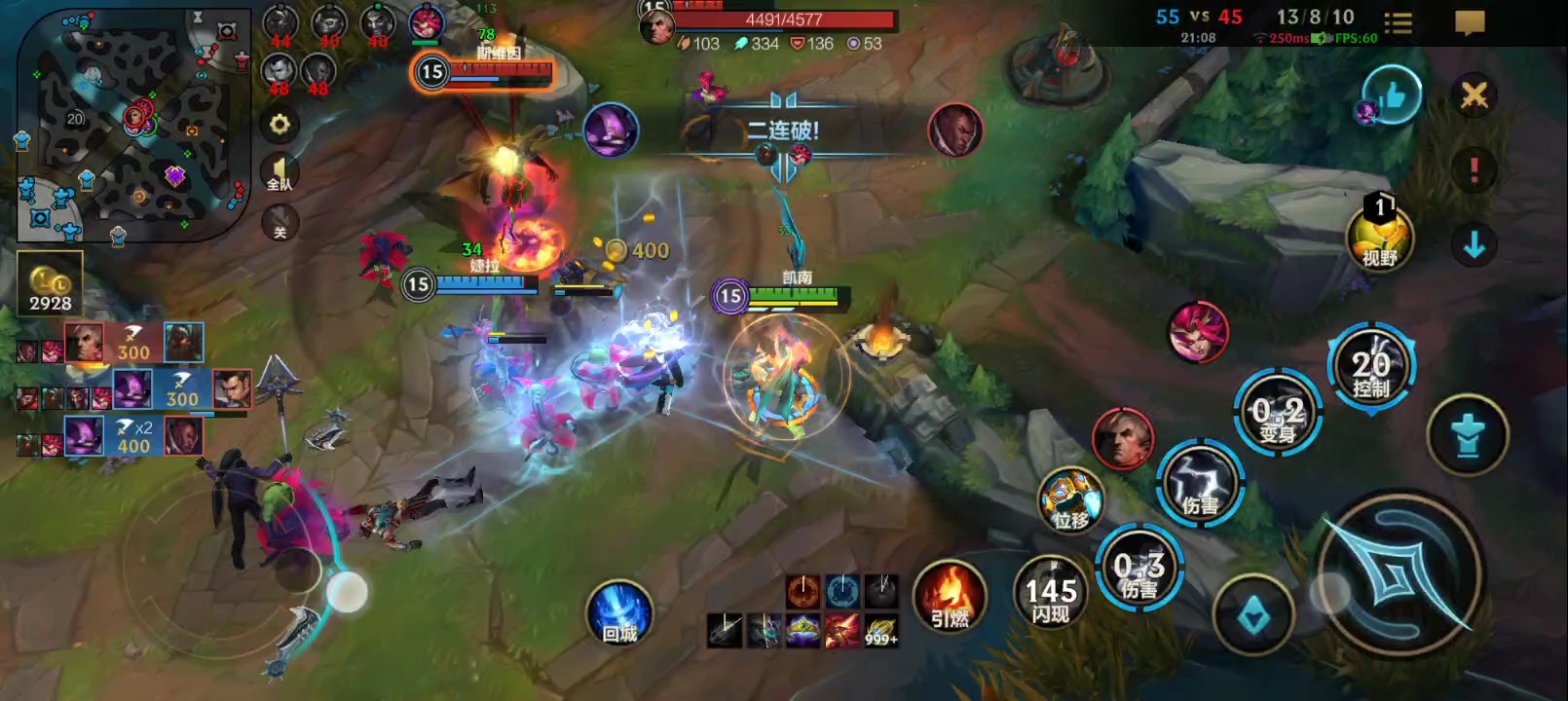1568x701 pixels.
Task: Select the attack-tower target button
Action: (x=1467, y=434)
